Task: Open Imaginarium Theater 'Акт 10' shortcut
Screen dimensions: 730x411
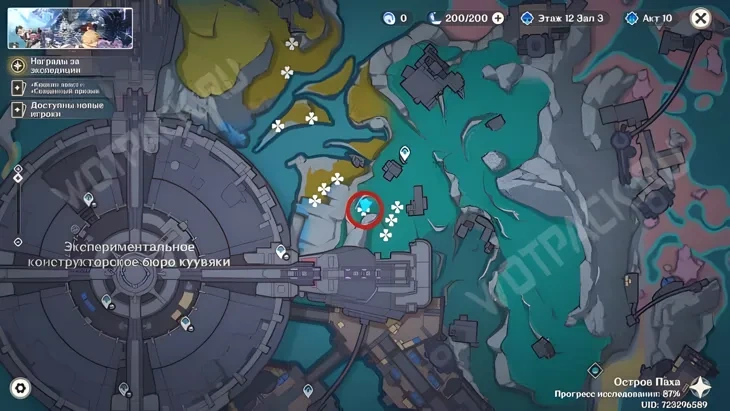Action: [x=650, y=18]
